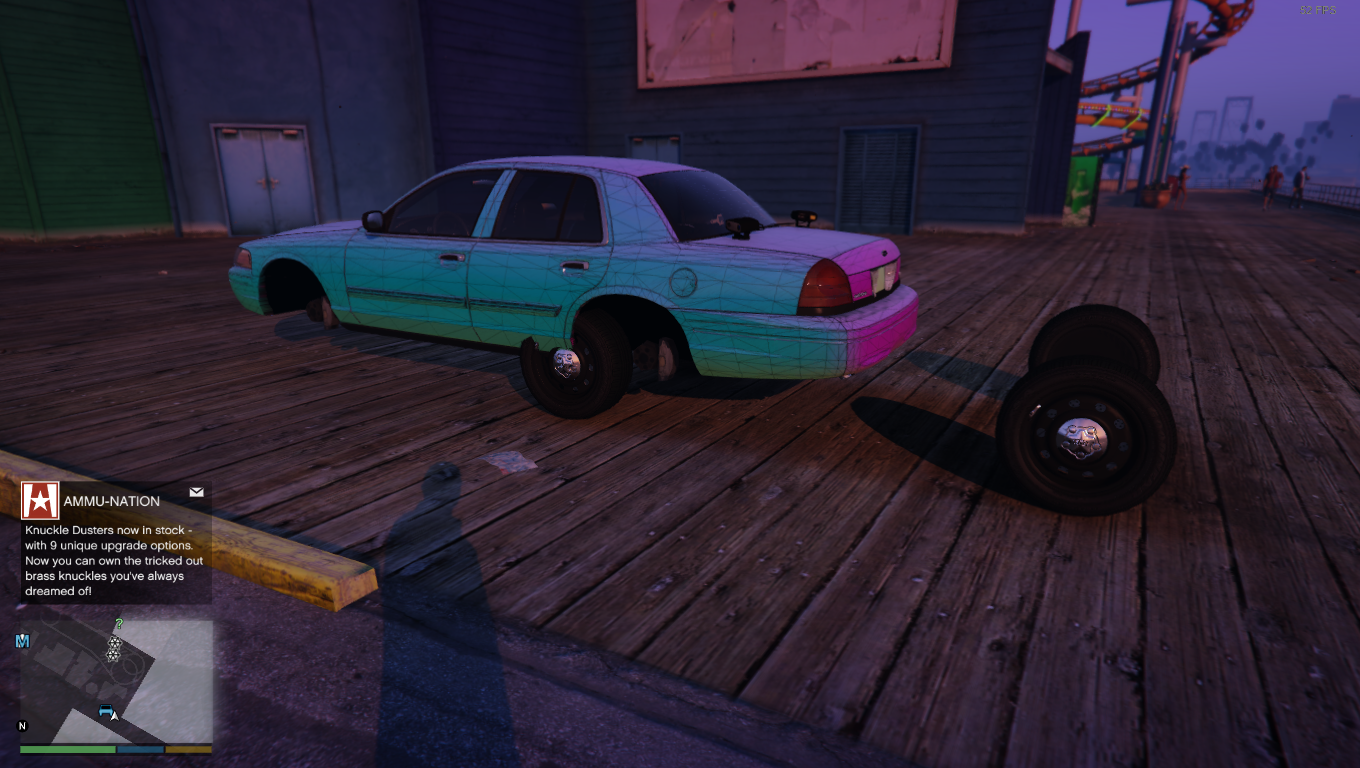Click the Ammu-Nation star logo

(40, 501)
